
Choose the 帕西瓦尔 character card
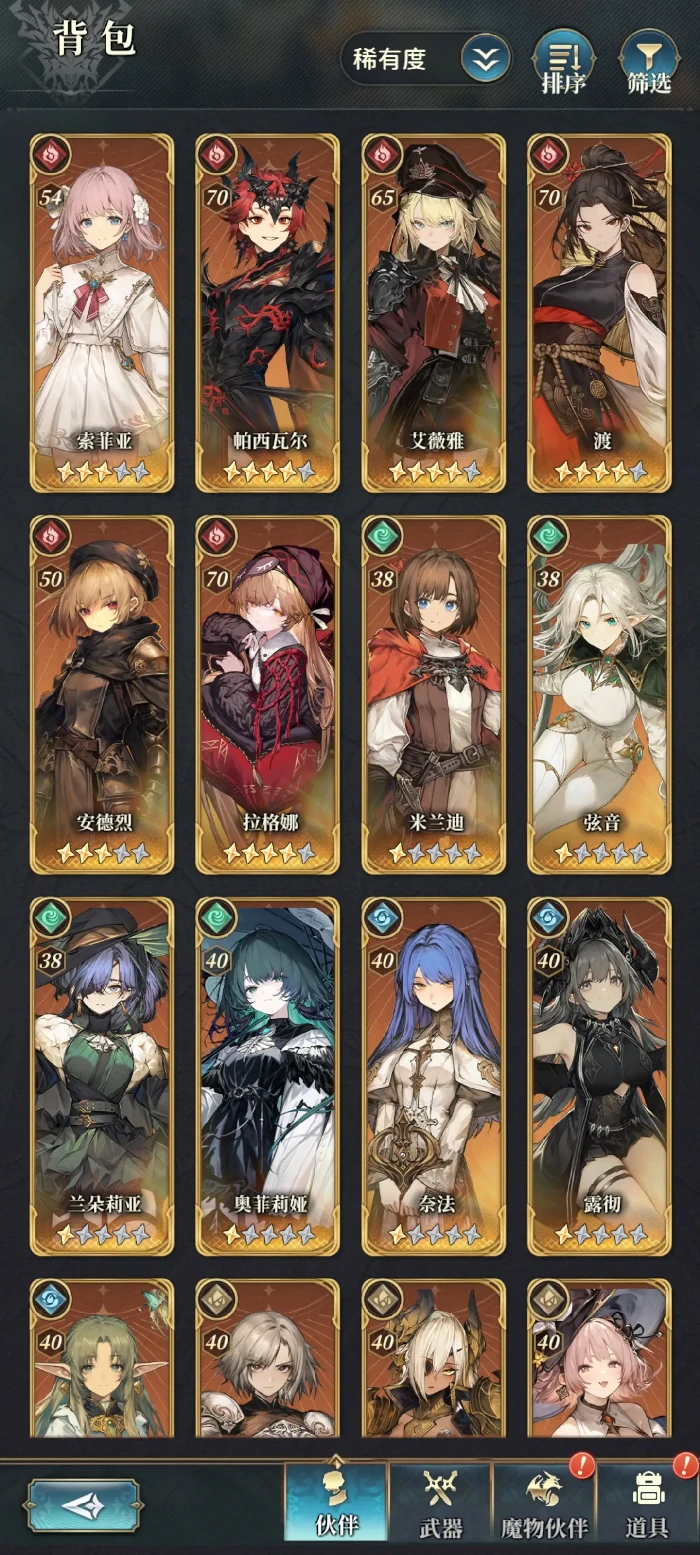pos(267,313)
